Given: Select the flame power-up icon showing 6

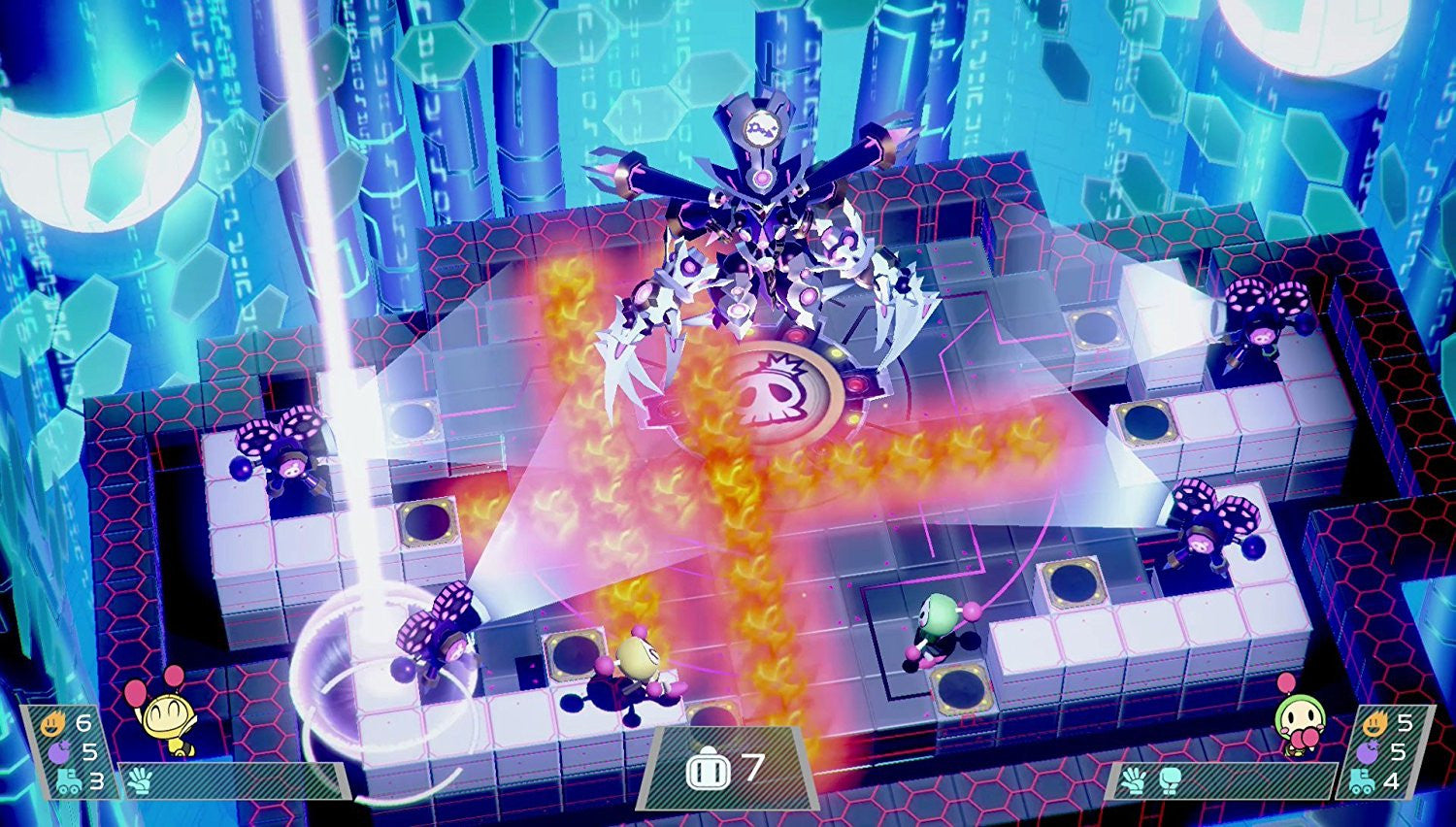Looking at the screenshot, I should (x=51, y=724).
